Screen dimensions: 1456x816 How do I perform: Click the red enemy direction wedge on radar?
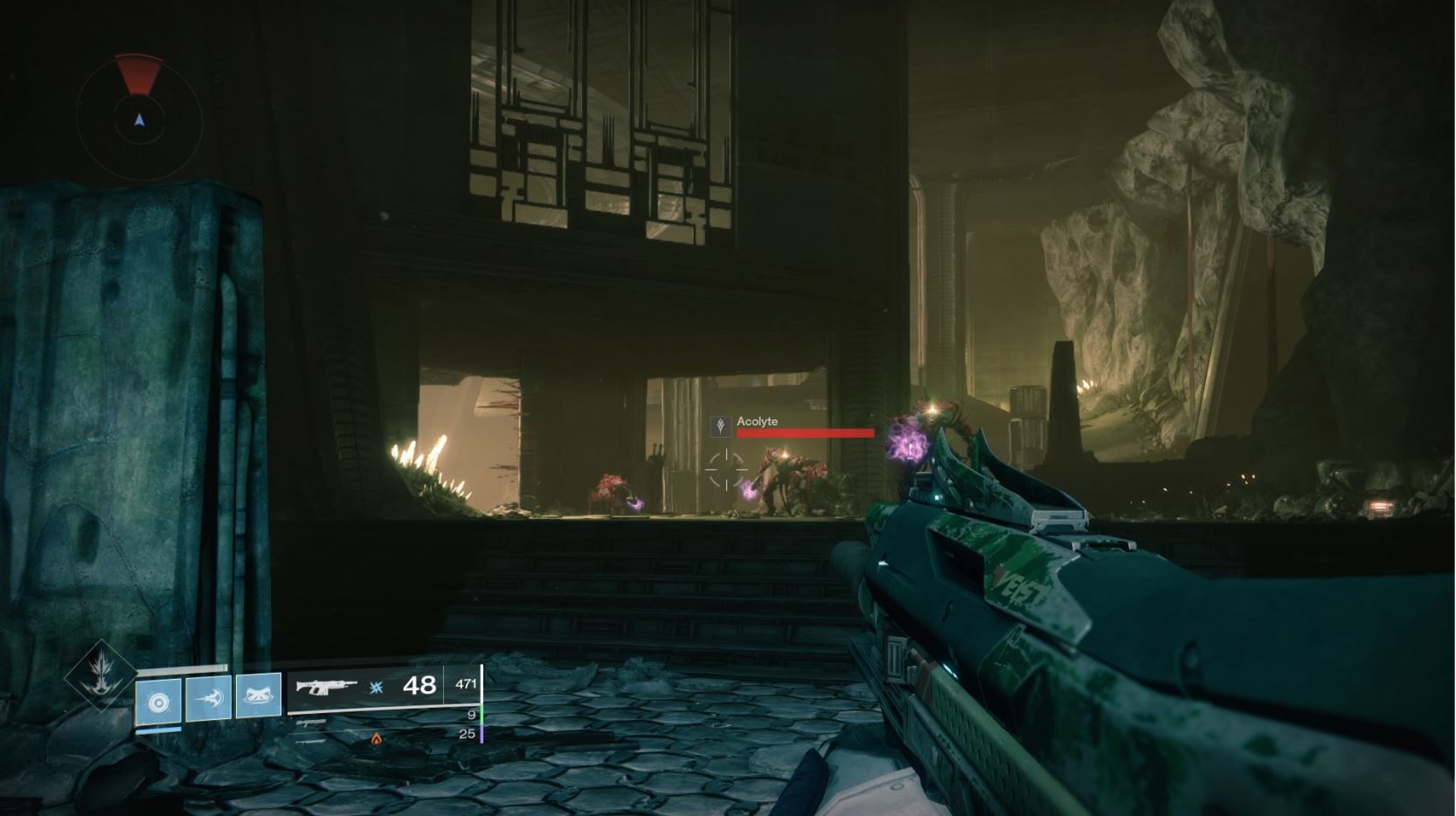pyautogui.click(x=139, y=75)
